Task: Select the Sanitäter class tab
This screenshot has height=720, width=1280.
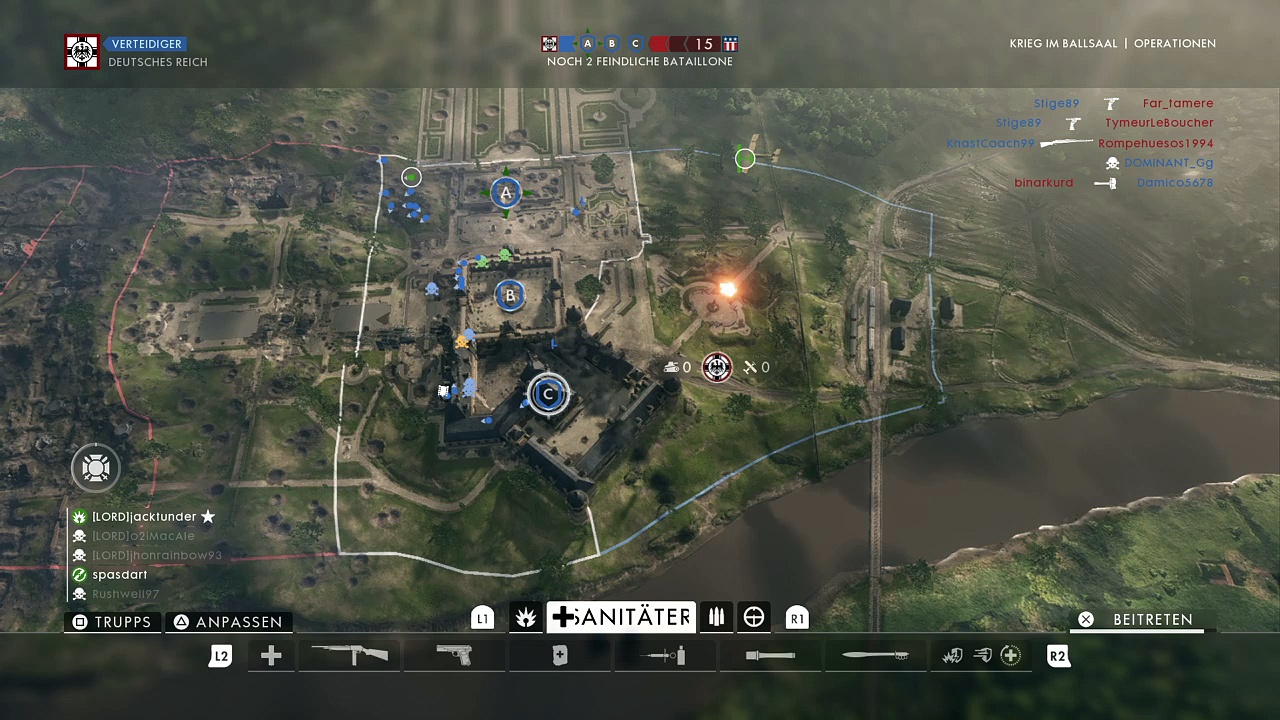Action: coord(621,618)
